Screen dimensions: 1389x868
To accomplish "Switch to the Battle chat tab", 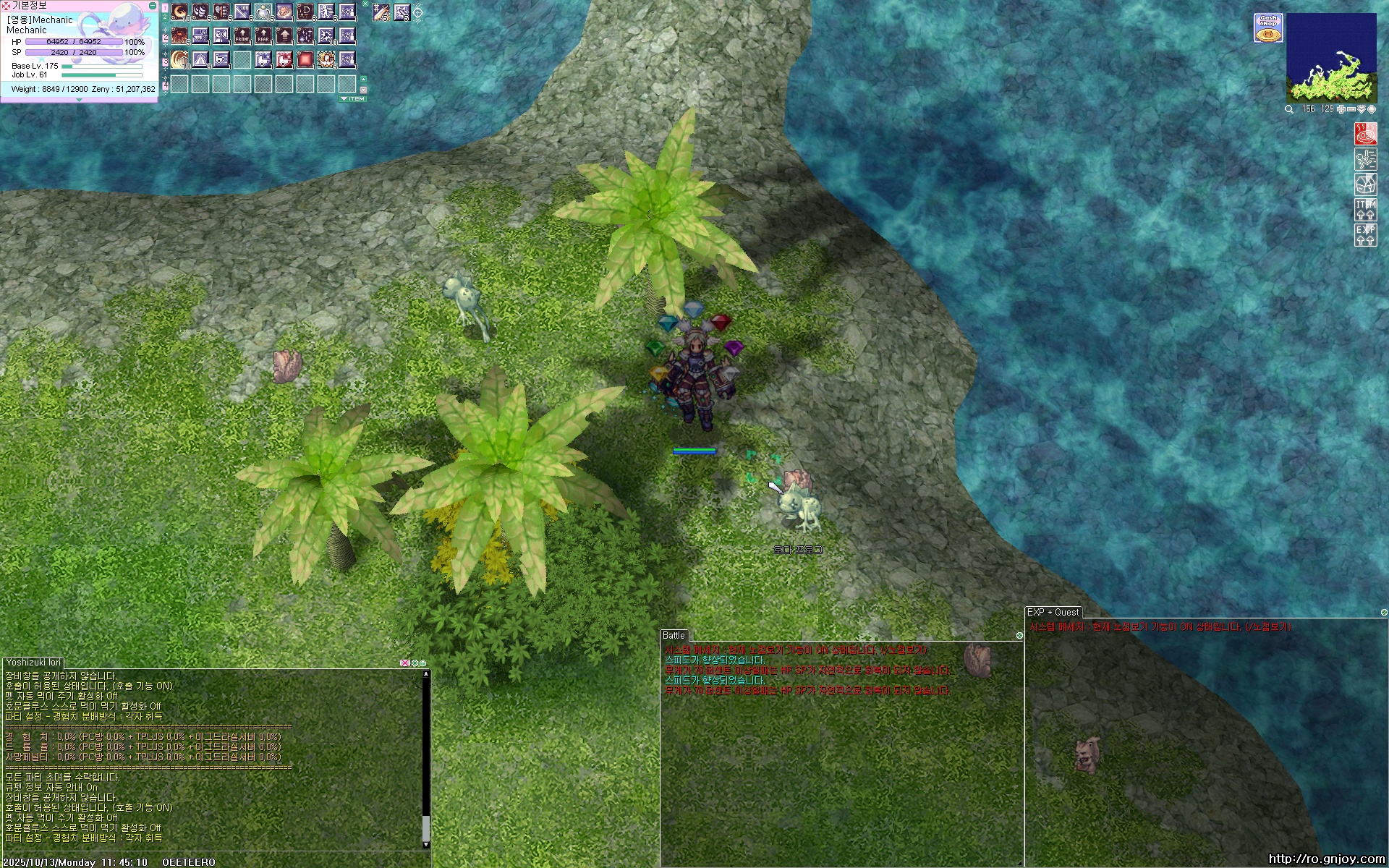I will [x=674, y=636].
